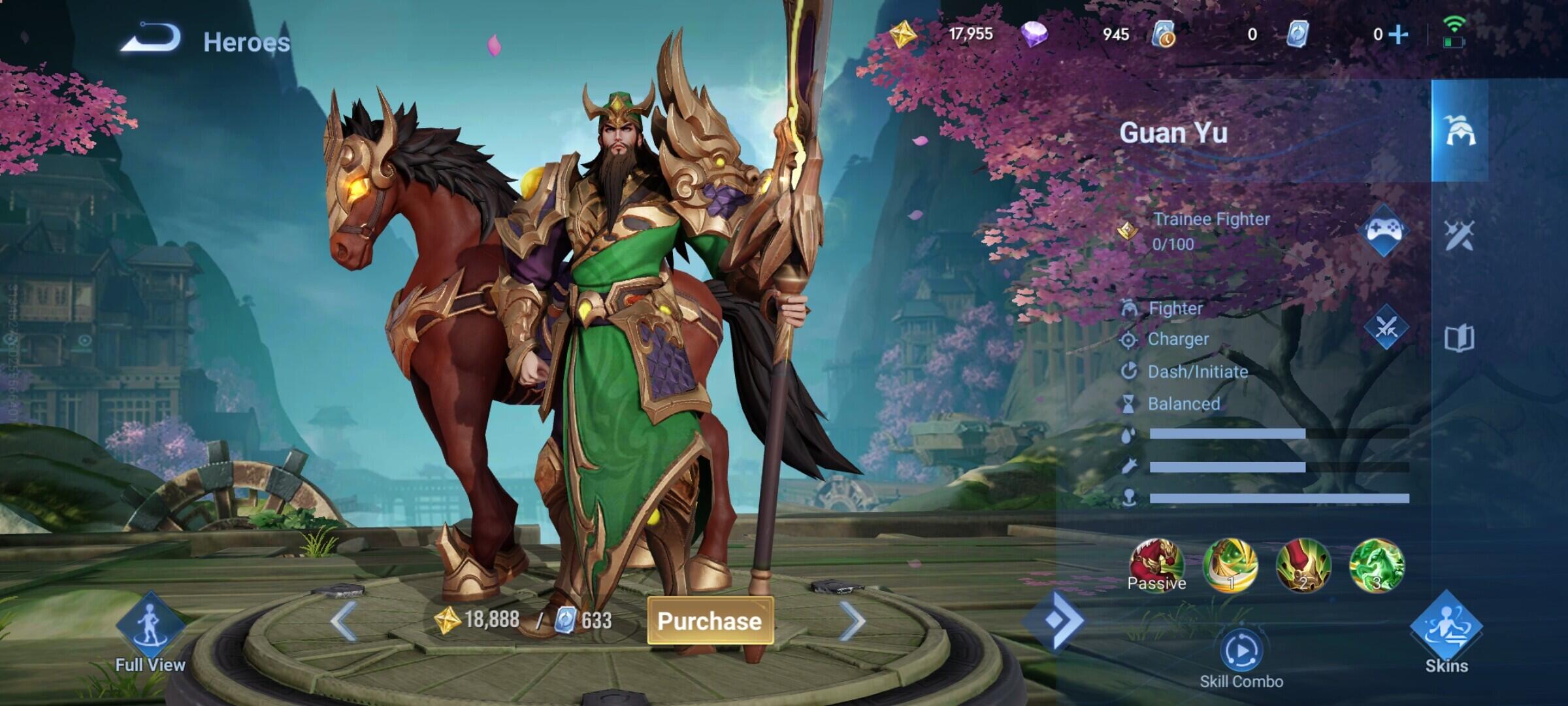Image resolution: width=1568 pixels, height=706 pixels.
Task: Select skill 2 icon
Action: pos(1303,565)
